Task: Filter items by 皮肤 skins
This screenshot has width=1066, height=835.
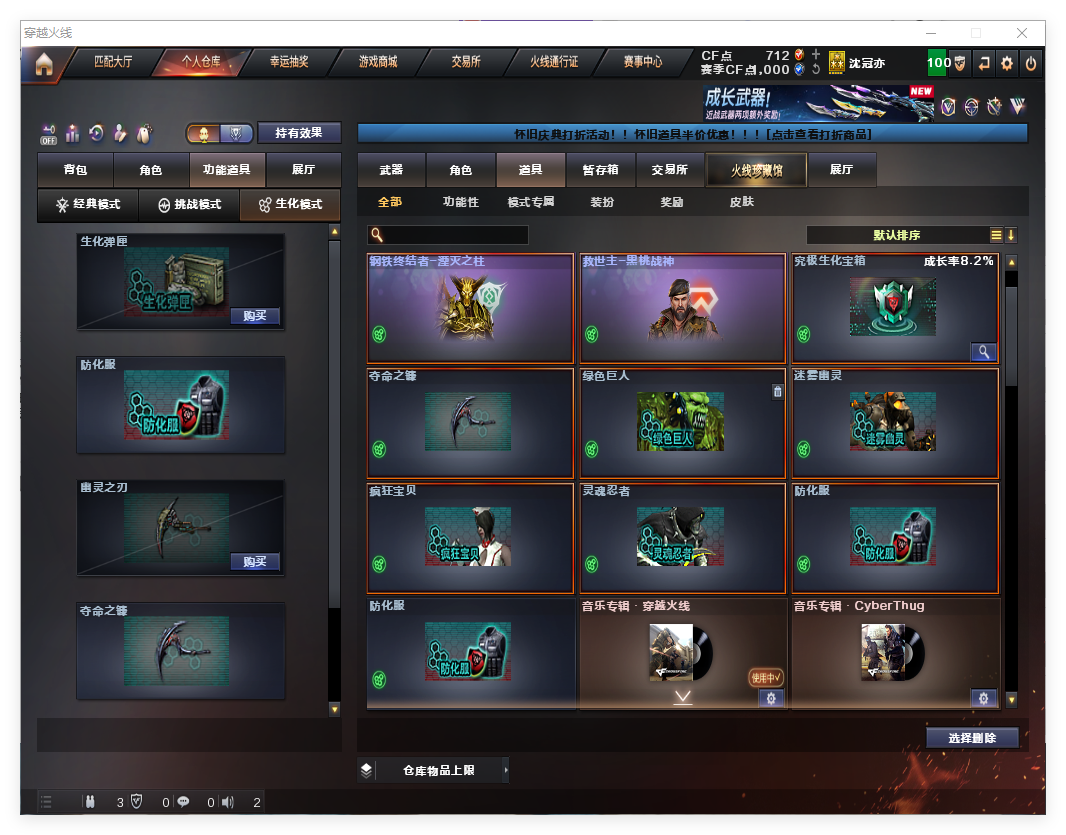Action: point(741,202)
